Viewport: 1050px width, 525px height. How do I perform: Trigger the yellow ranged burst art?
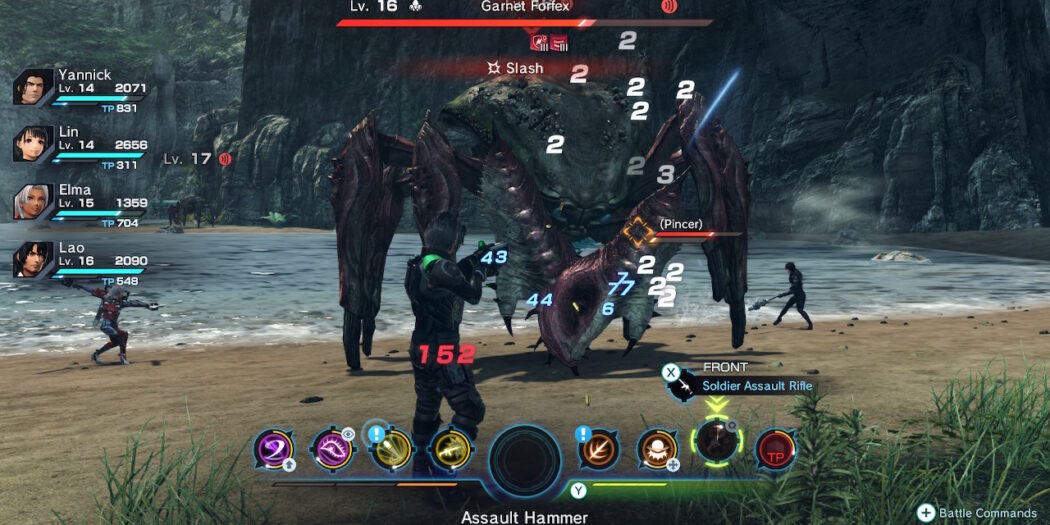click(390, 448)
